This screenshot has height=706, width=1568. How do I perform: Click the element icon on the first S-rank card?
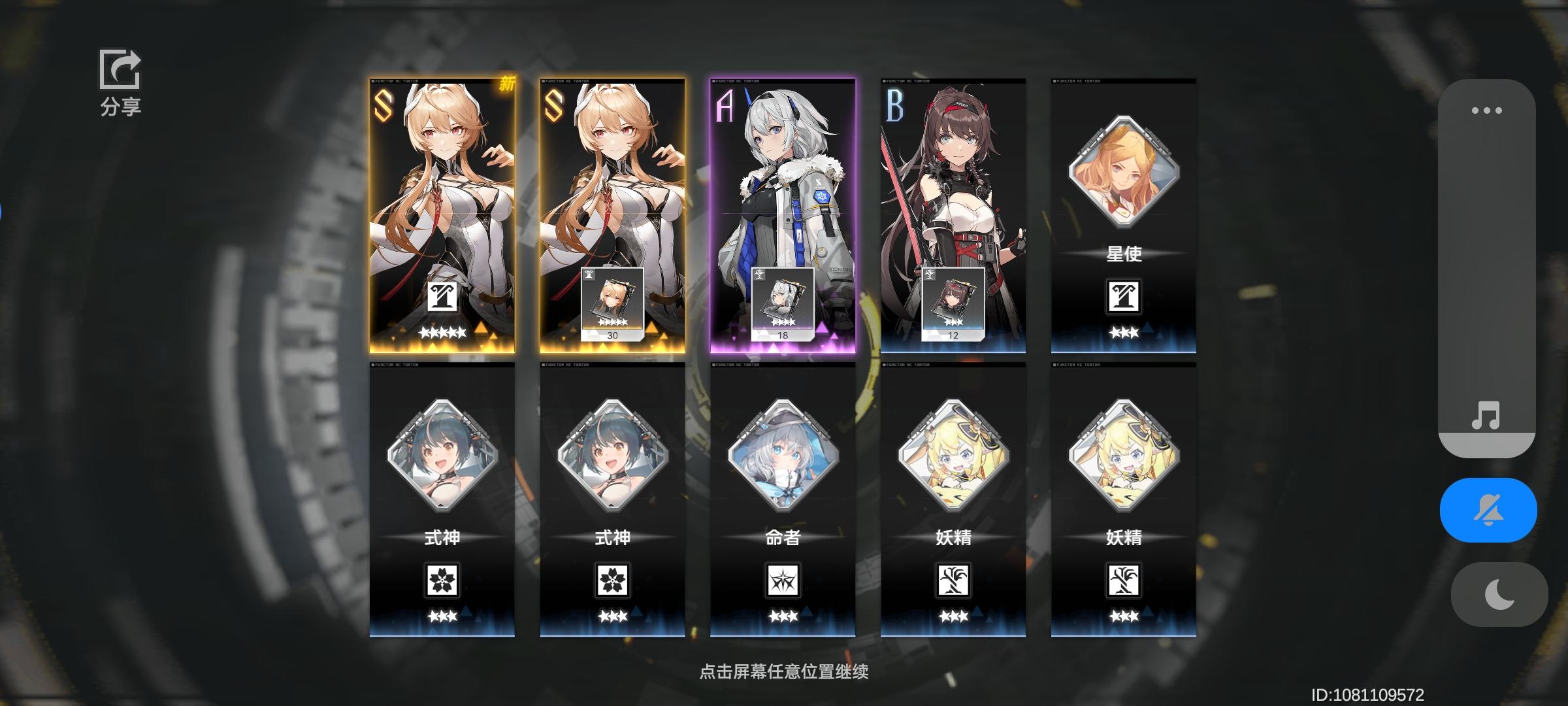tap(444, 299)
